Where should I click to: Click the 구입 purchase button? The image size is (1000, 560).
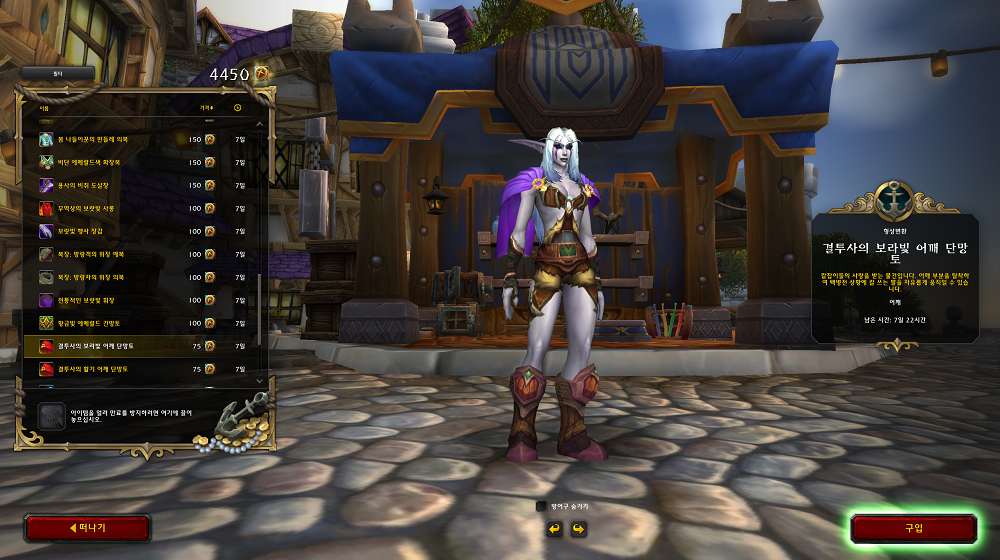tap(913, 528)
